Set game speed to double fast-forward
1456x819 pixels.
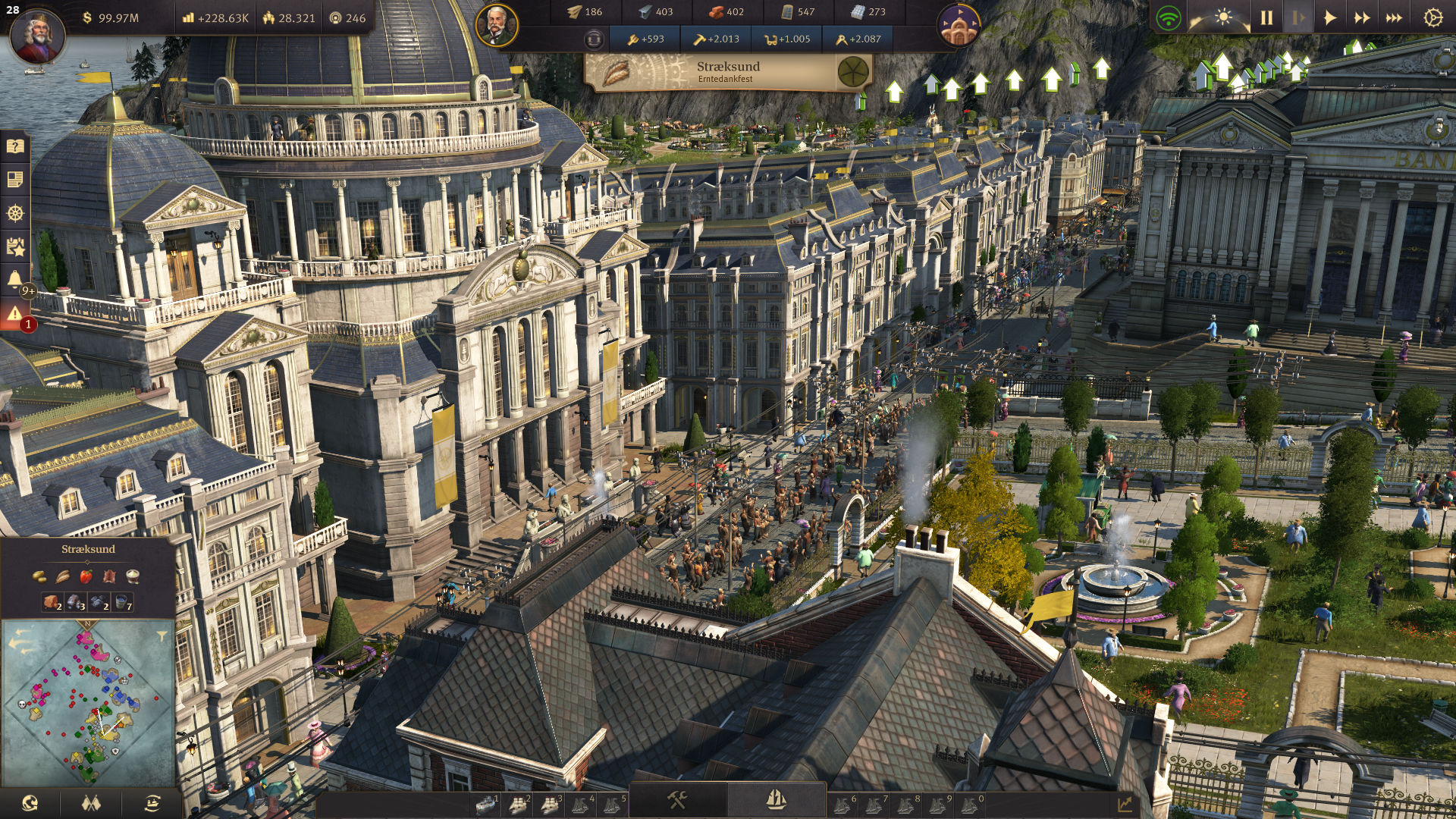click(1362, 17)
